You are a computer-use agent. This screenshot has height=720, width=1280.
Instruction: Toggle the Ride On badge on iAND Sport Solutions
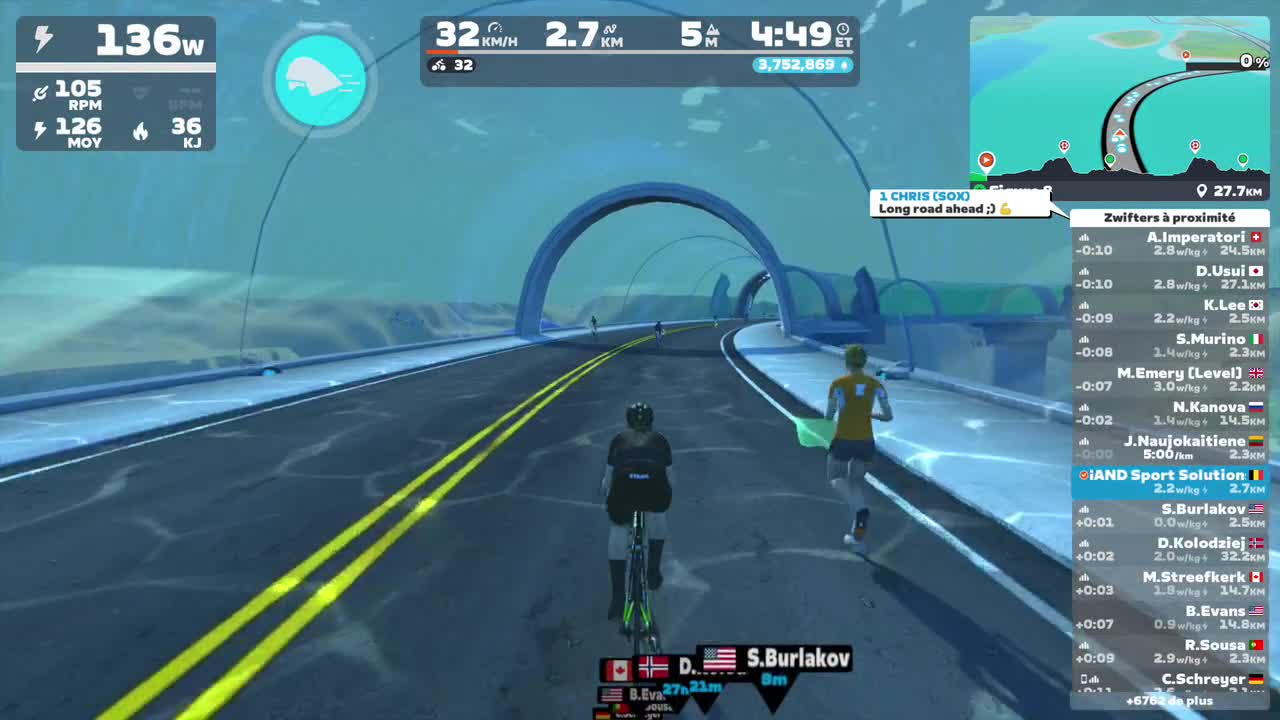(x=1083, y=476)
